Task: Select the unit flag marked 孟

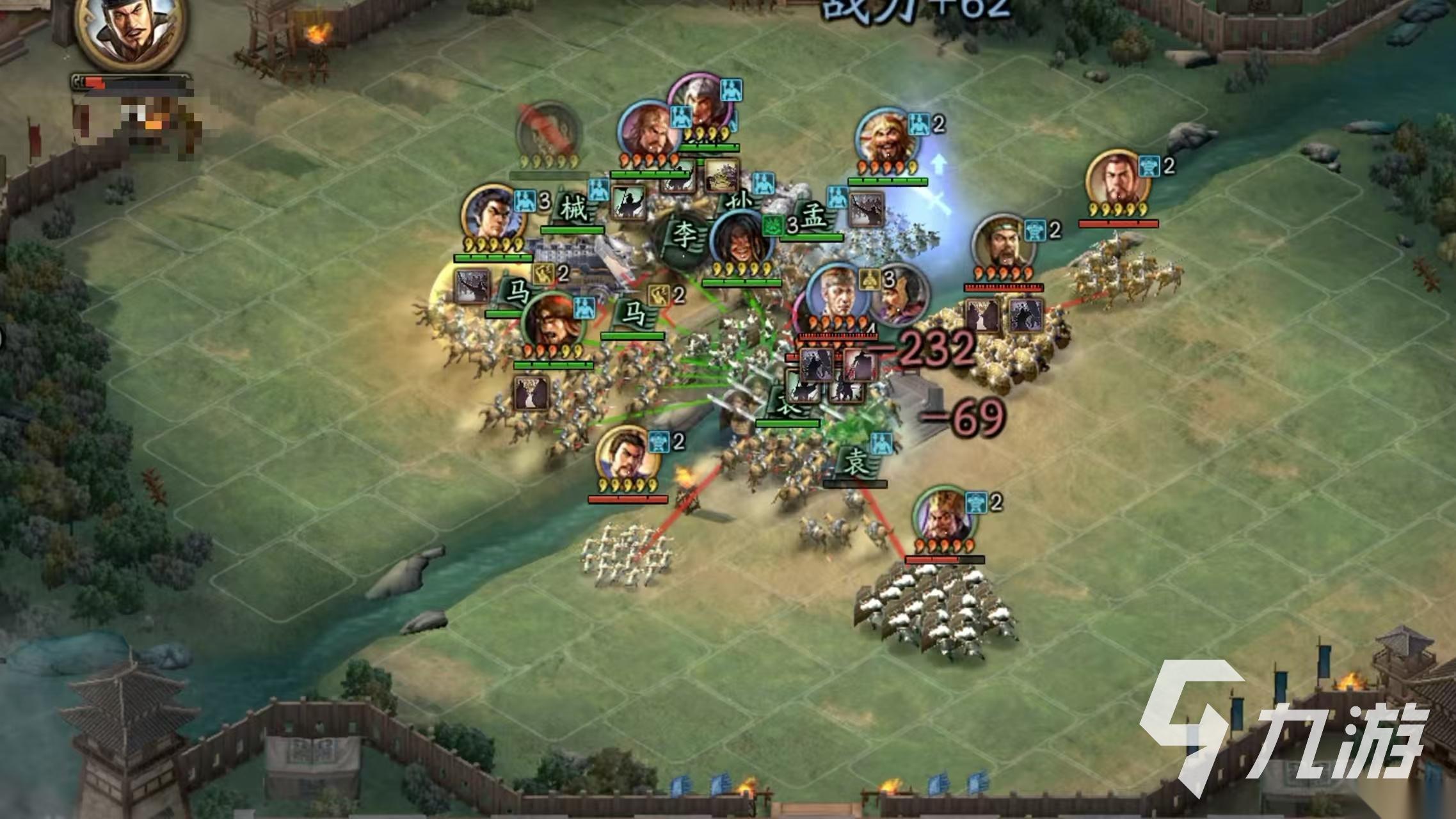Action: click(813, 218)
